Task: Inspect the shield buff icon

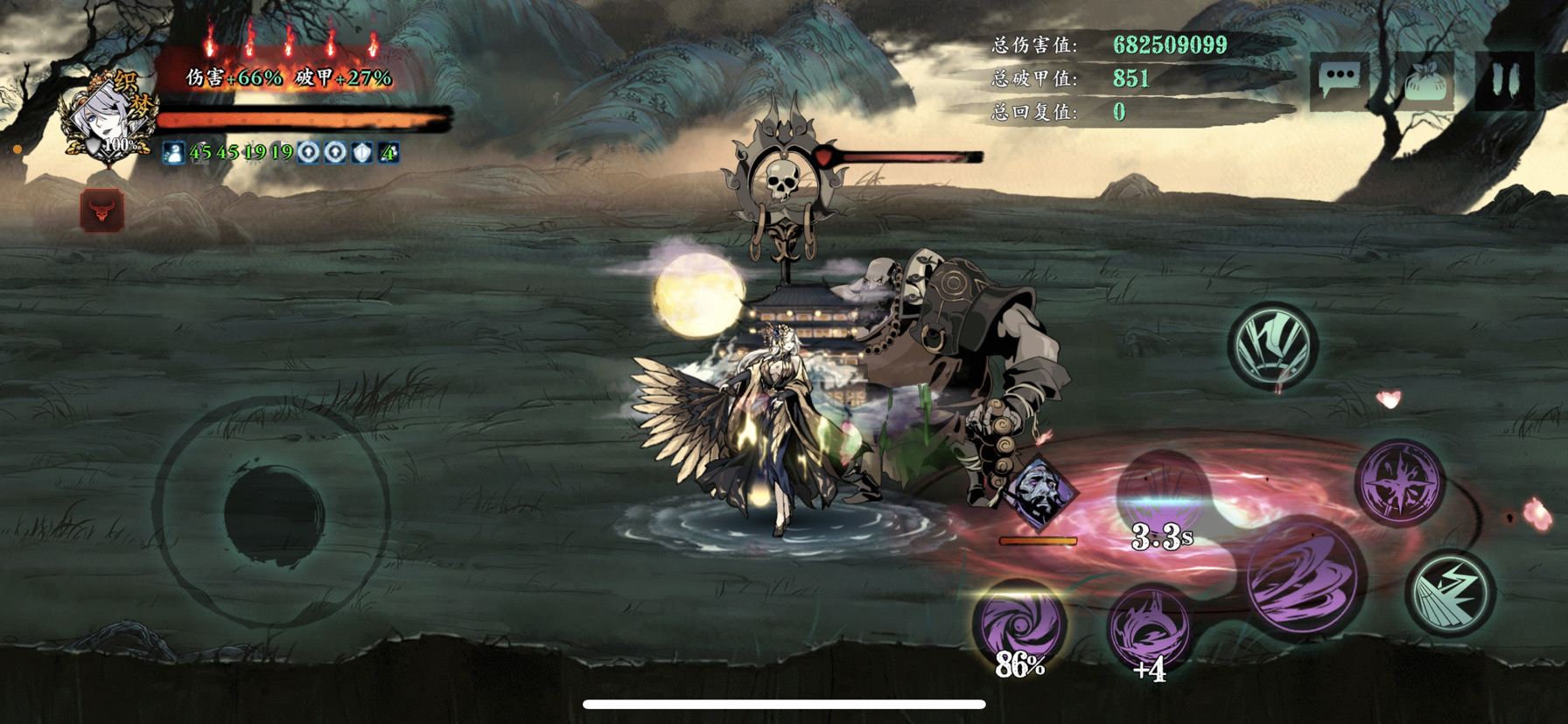Action: point(362,153)
